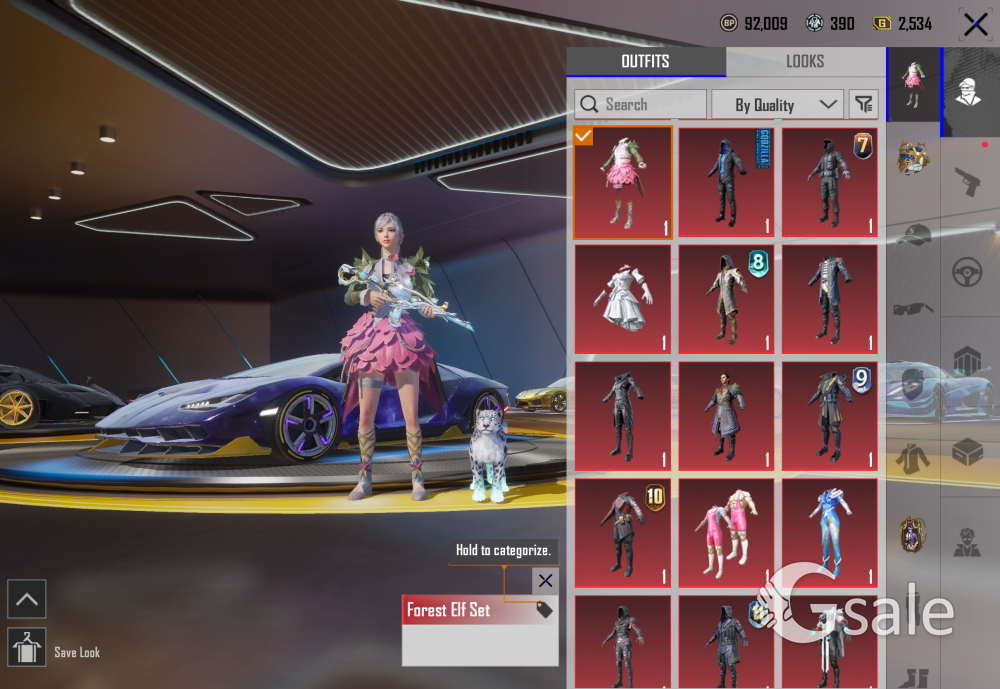Choose the Godzilla hooded outfit
The image size is (1000, 689).
(726, 183)
